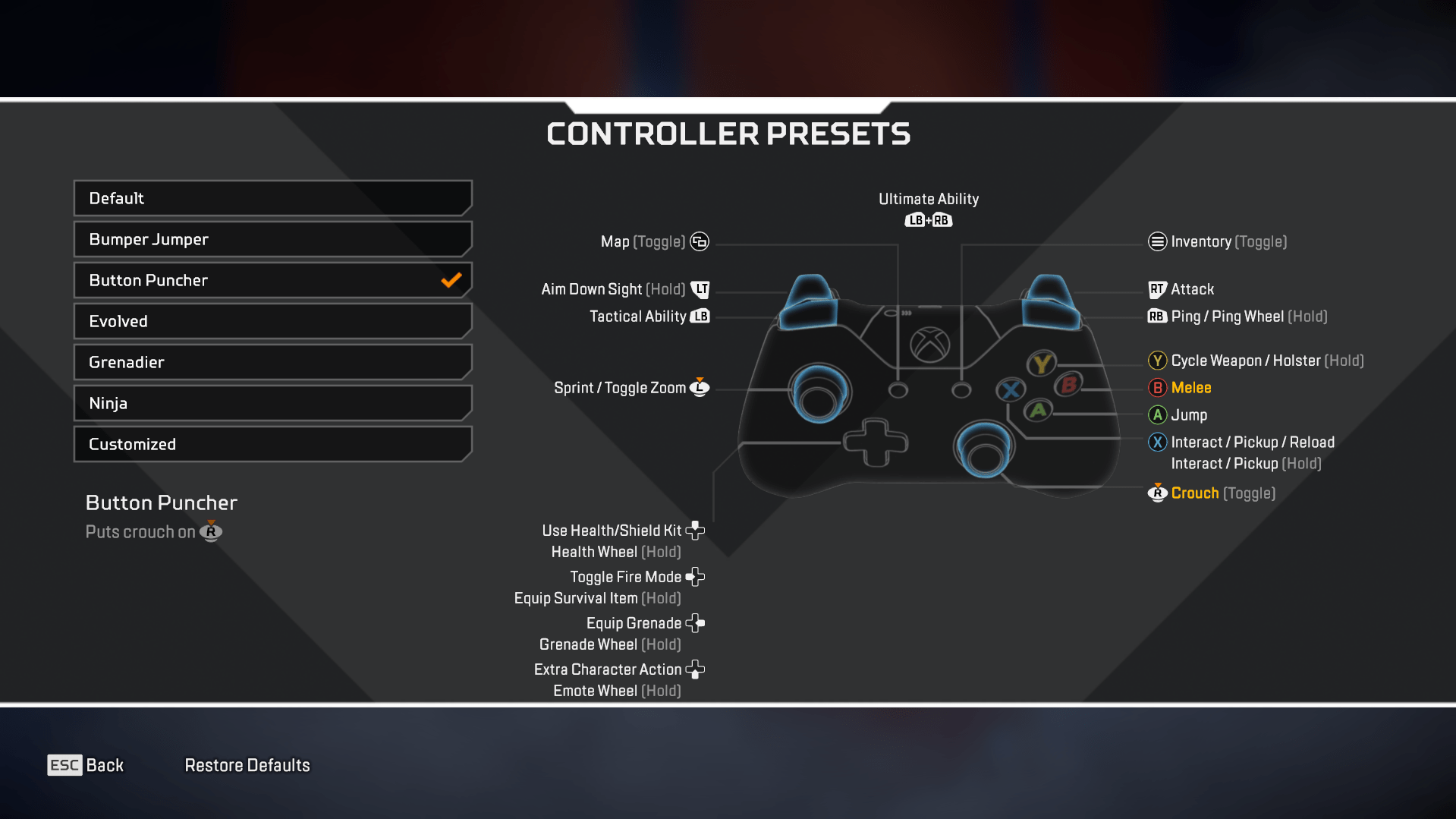Viewport: 1456px width, 819px height.
Task: Click Restore Defaults
Action: pyautogui.click(x=247, y=765)
